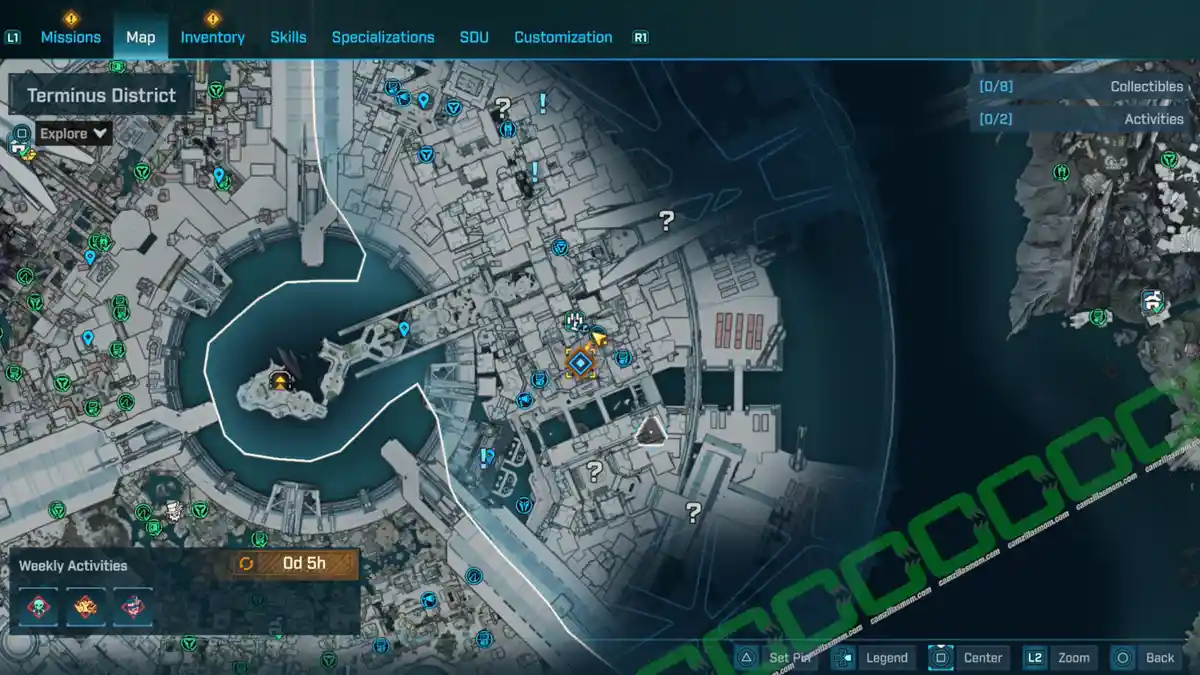Switch to the Customization tab
The height and width of the screenshot is (675, 1200).
point(563,37)
